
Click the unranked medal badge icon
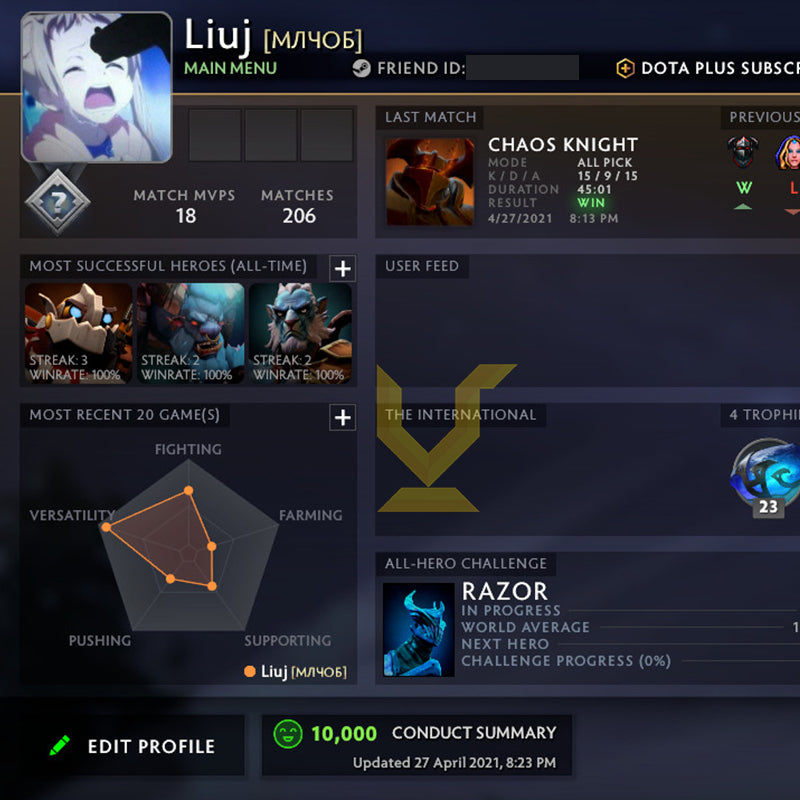click(x=57, y=202)
